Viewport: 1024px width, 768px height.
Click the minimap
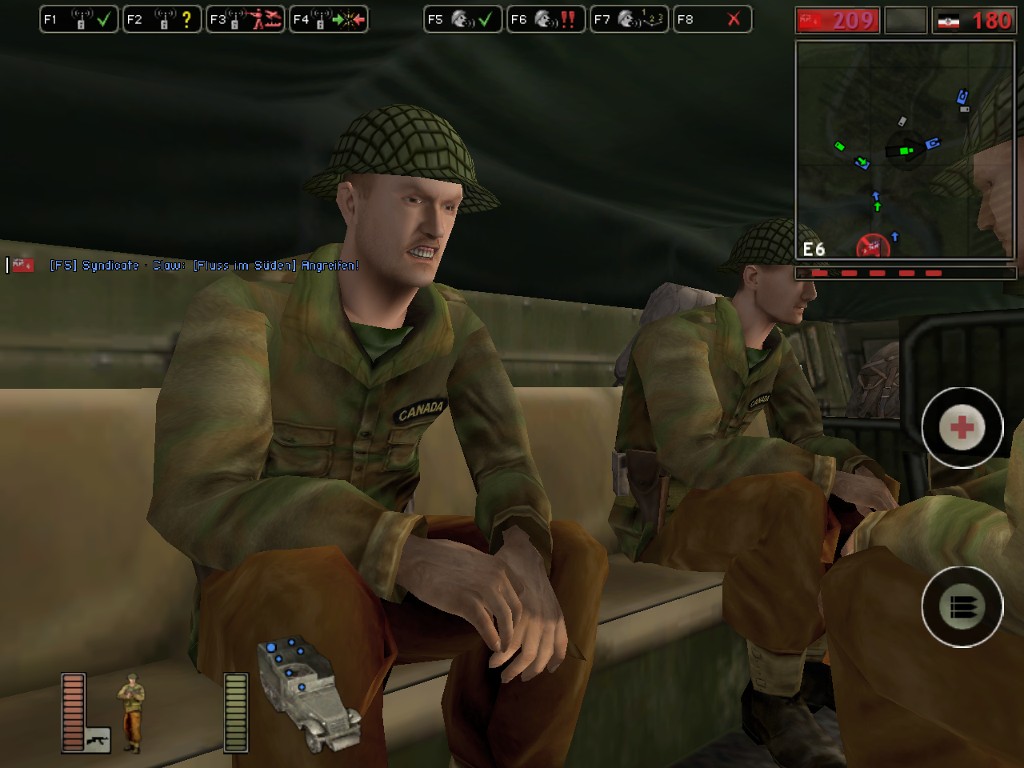(905, 150)
